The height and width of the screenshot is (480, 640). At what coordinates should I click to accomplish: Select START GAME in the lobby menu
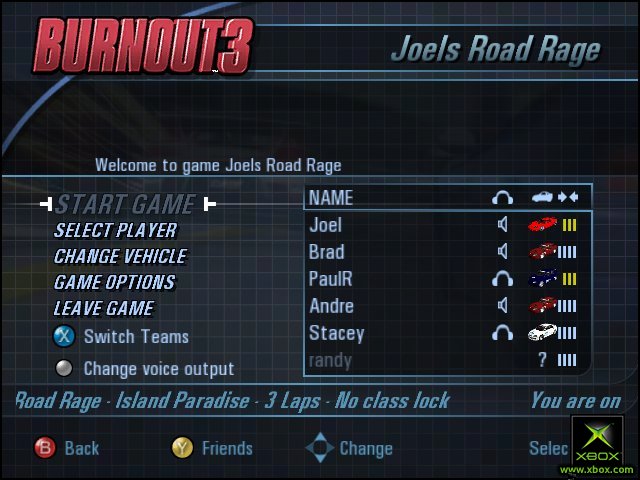[x=125, y=205]
